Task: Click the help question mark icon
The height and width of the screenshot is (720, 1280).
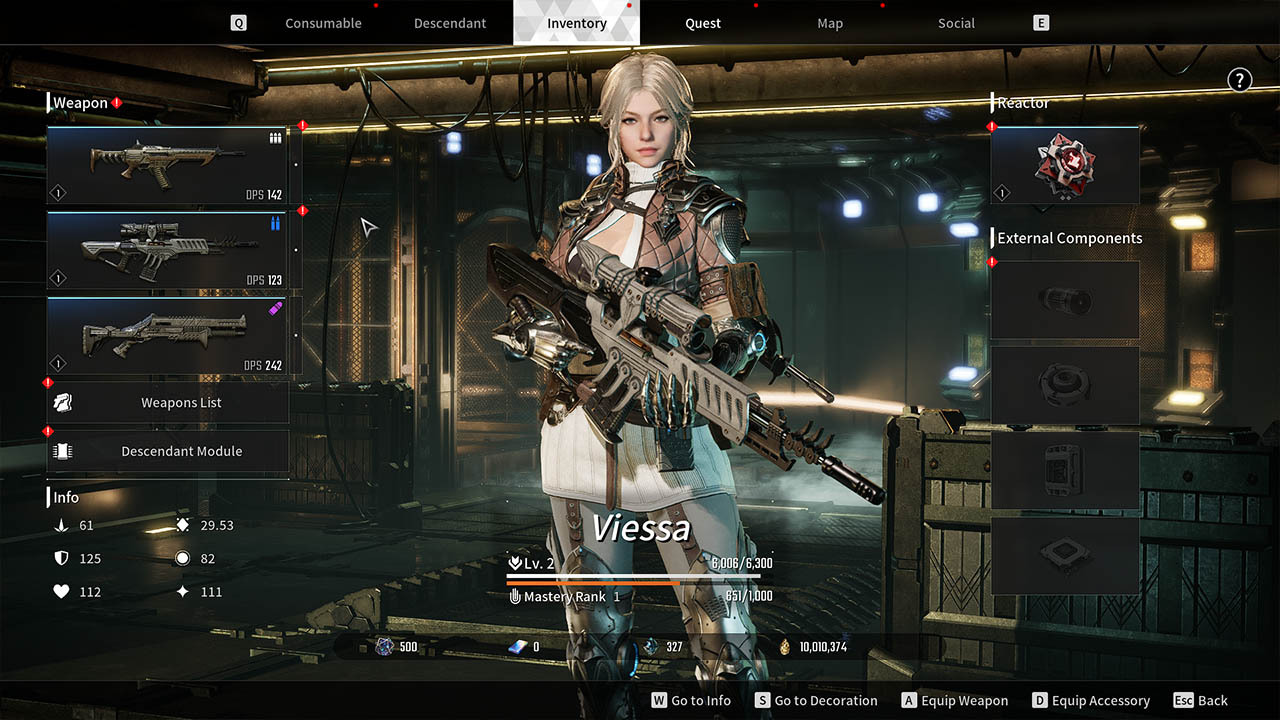Action: click(1239, 81)
